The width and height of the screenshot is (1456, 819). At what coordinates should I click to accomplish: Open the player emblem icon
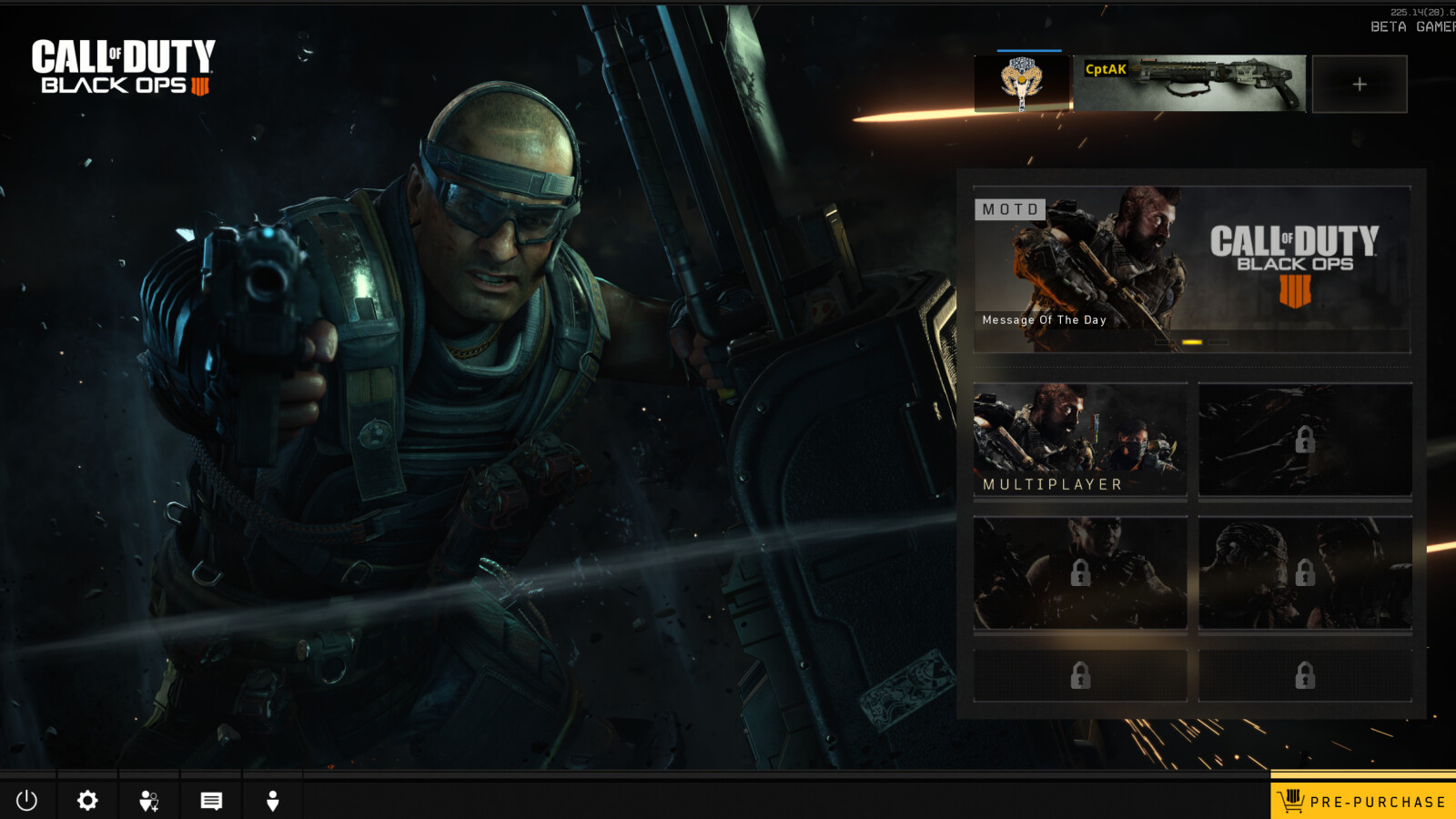coord(1023,84)
